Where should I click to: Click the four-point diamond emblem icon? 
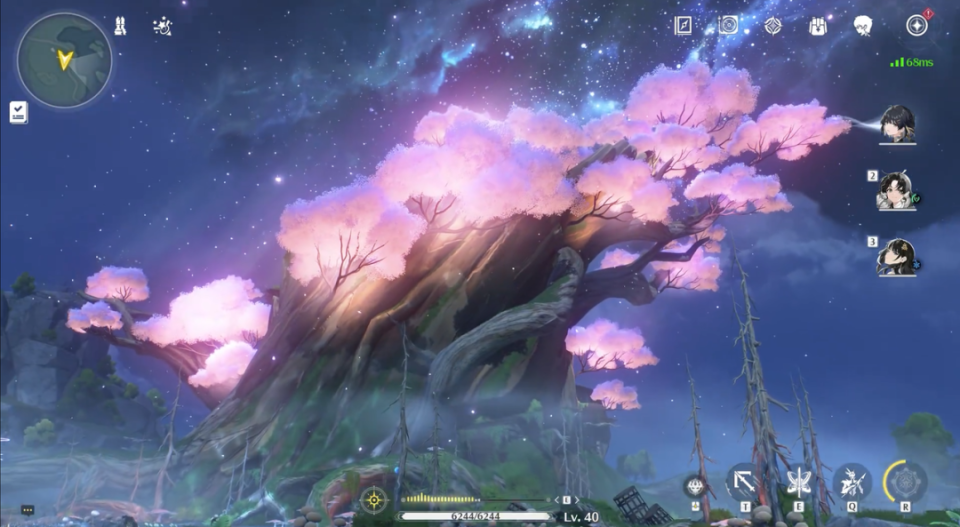773,26
